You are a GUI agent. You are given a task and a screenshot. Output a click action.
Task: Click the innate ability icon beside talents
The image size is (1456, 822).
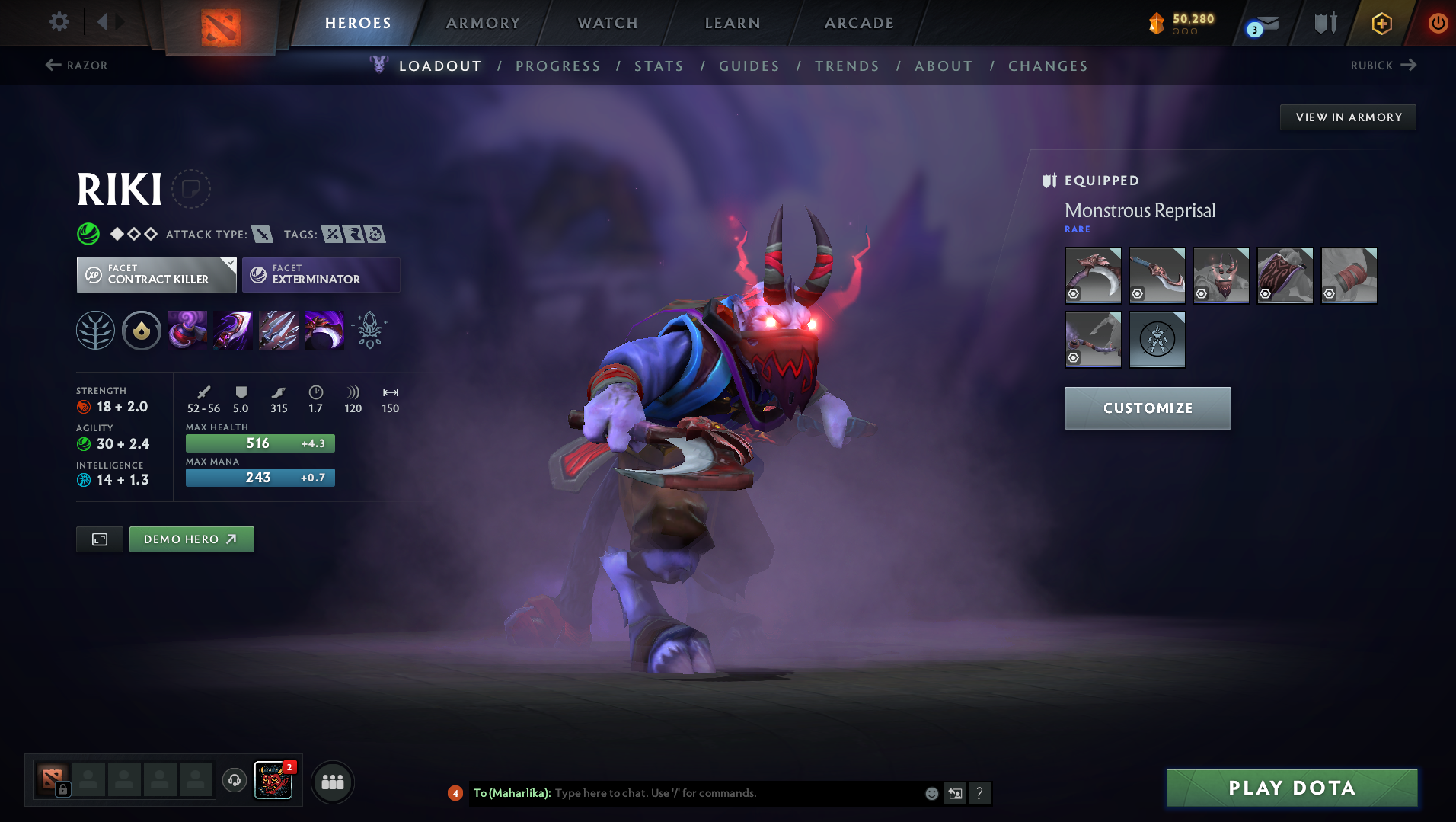click(141, 330)
